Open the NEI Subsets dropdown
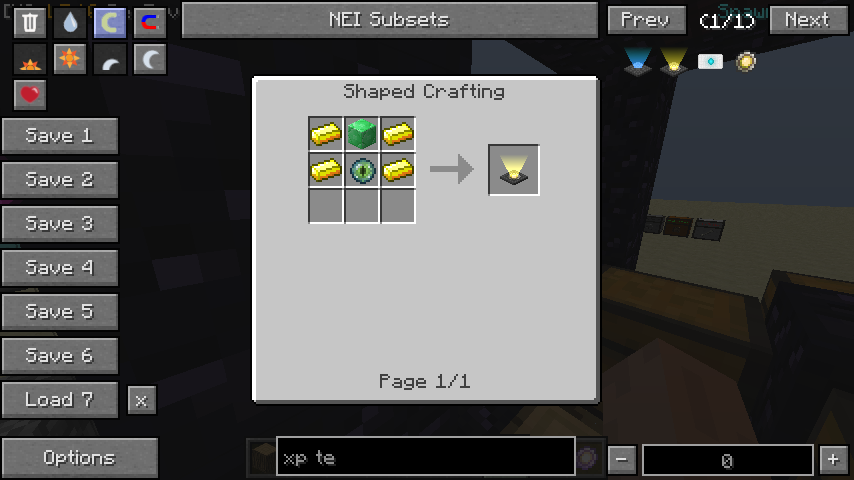Image resolution: width=854 pixels, height=480 pixels. pyautogui.click(x=389, y=20)
